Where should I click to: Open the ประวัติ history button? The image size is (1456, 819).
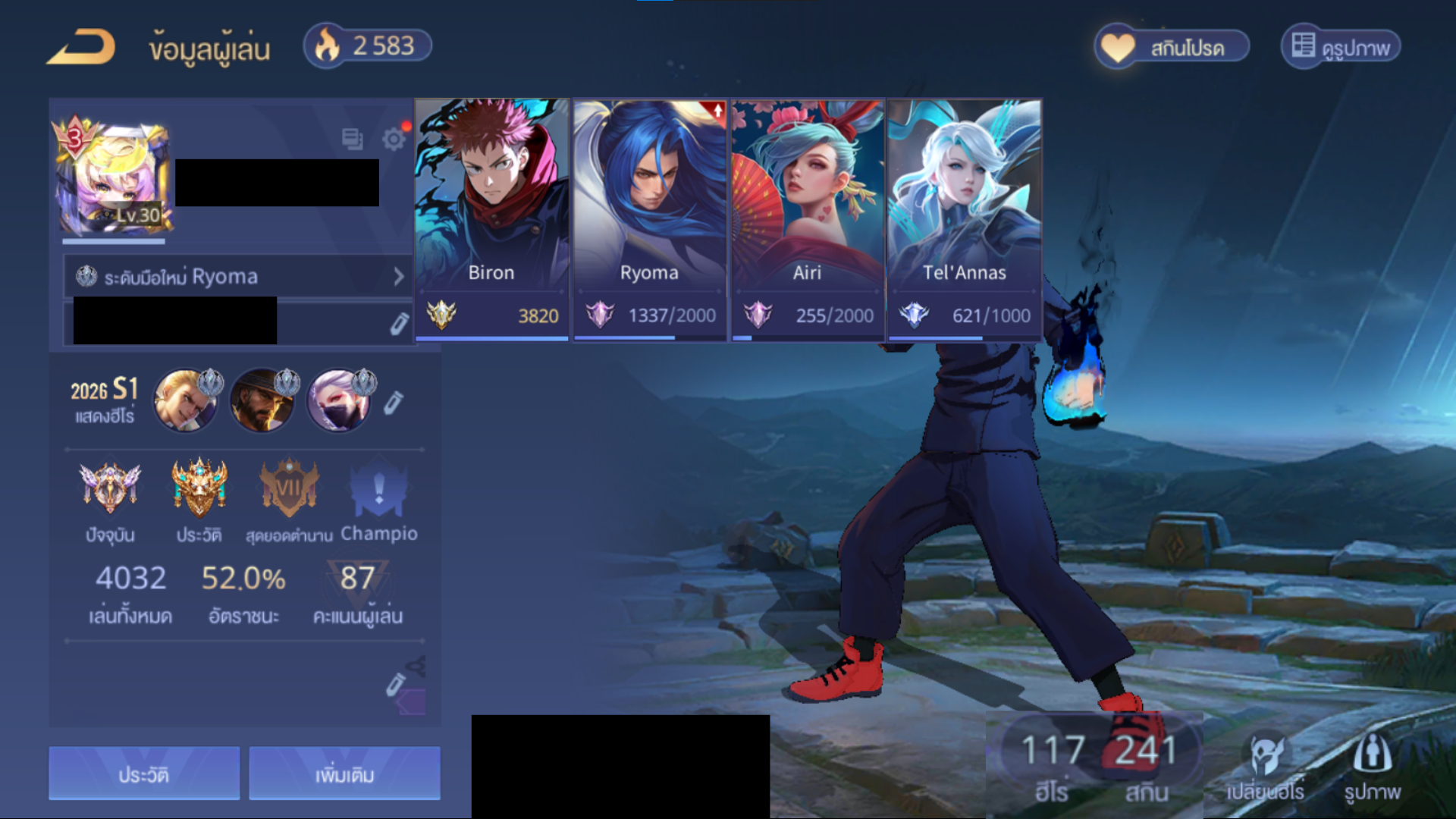(144, 773)
